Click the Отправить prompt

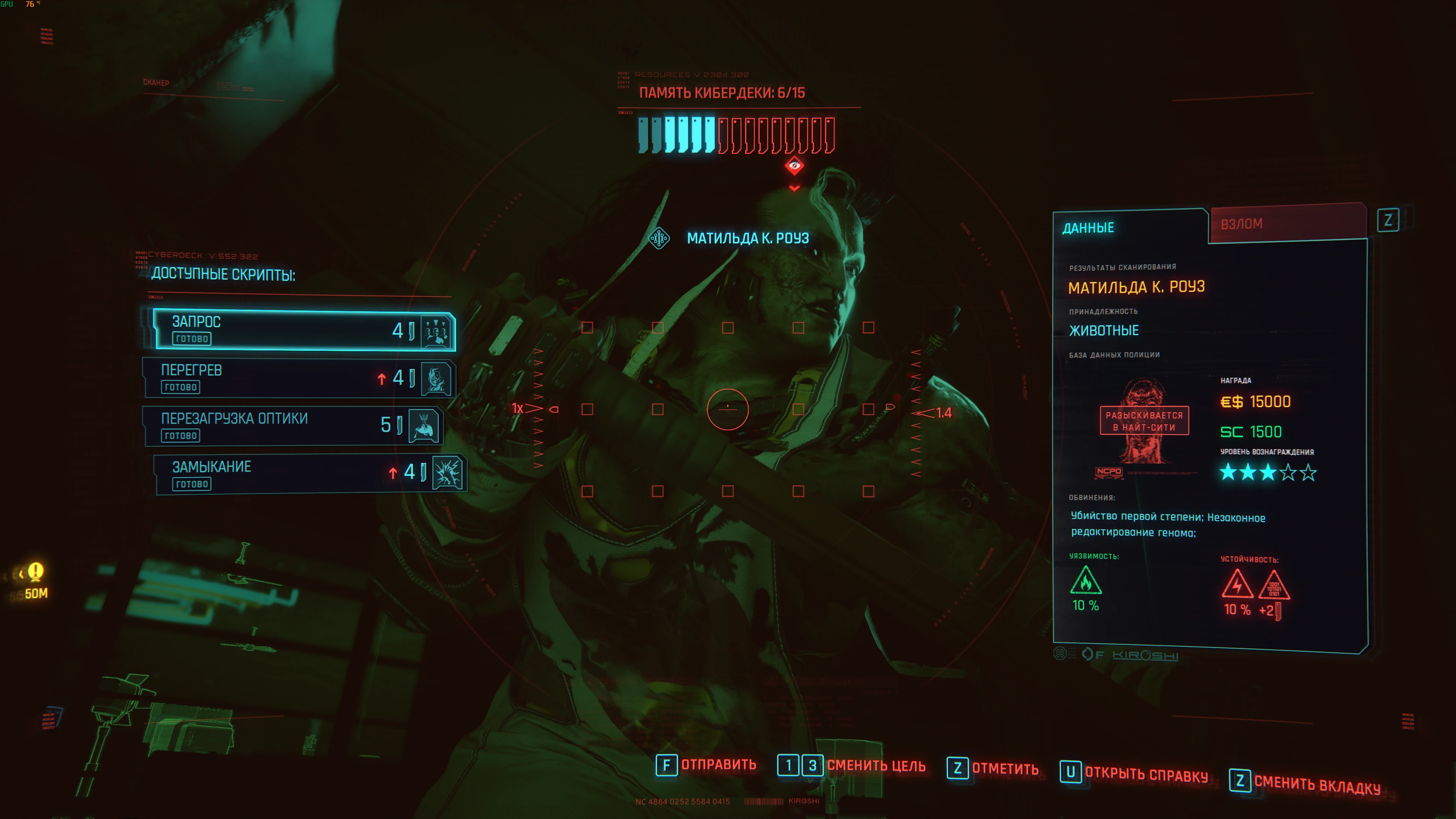click(x=707, y=765)
